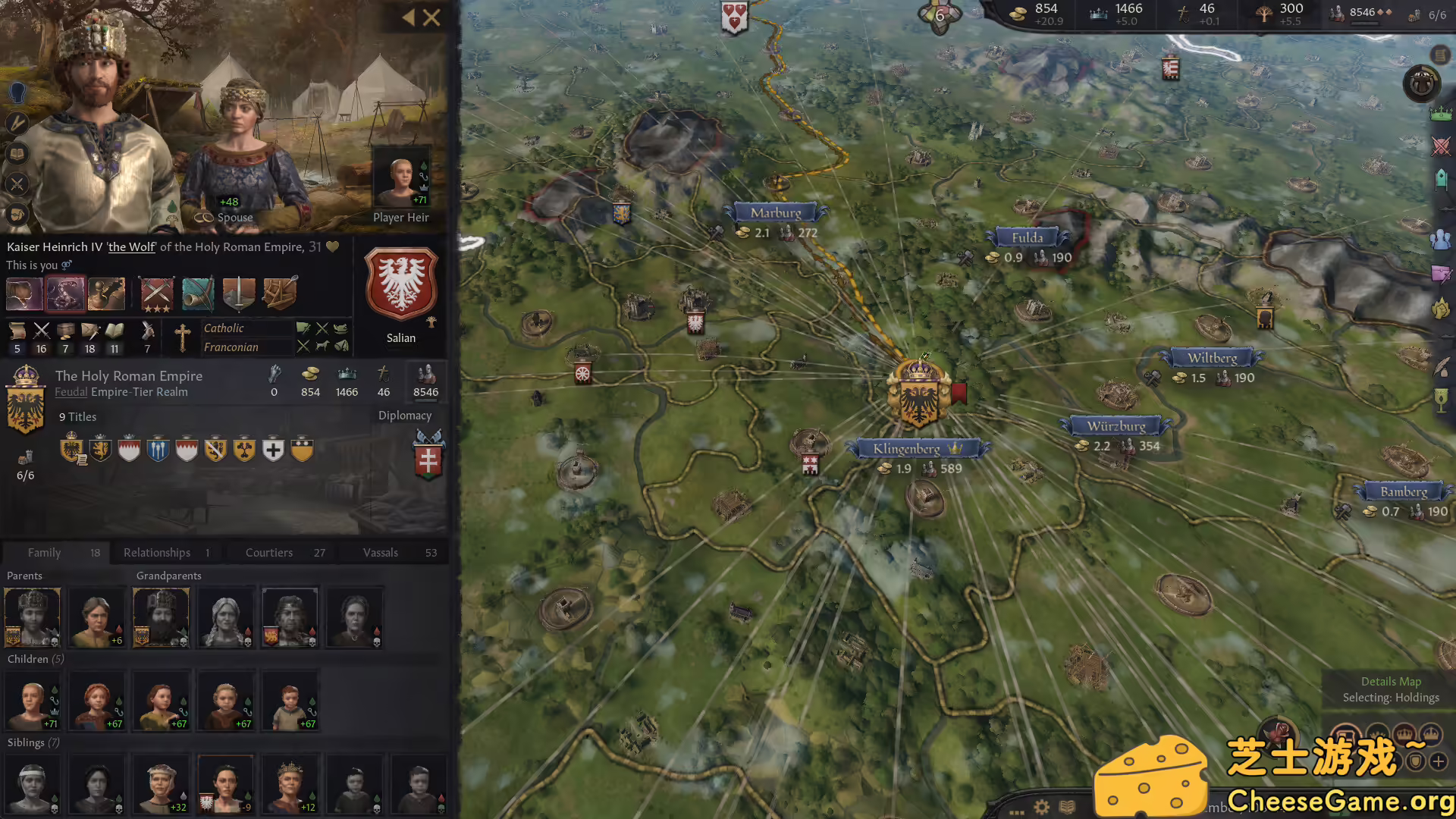The width and height of the screenshot is (1456, 819).
Task: Select the snake Intrigue lifestyle icon
Action: pos(65,293)
